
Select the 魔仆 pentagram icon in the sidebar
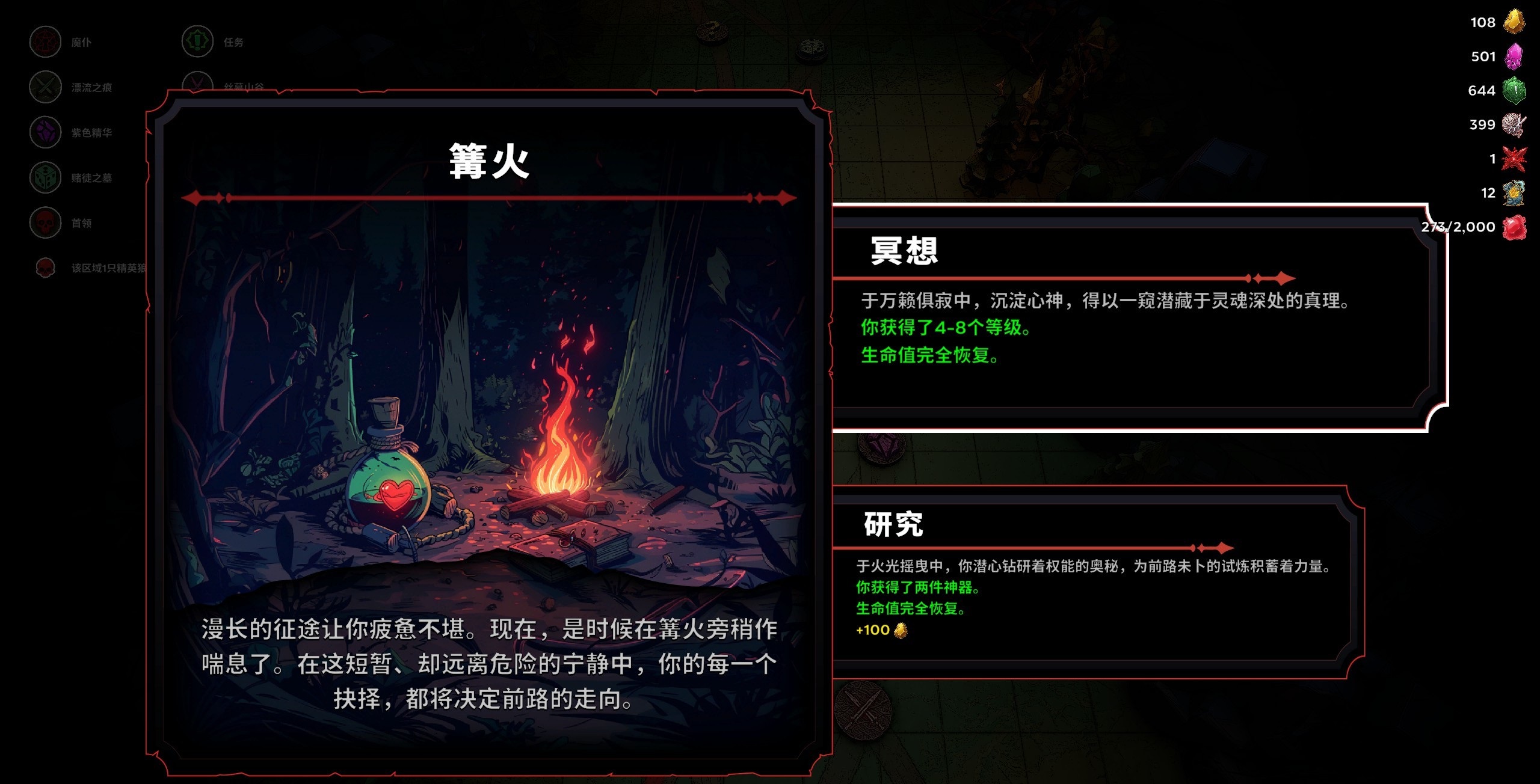point(45,42)
